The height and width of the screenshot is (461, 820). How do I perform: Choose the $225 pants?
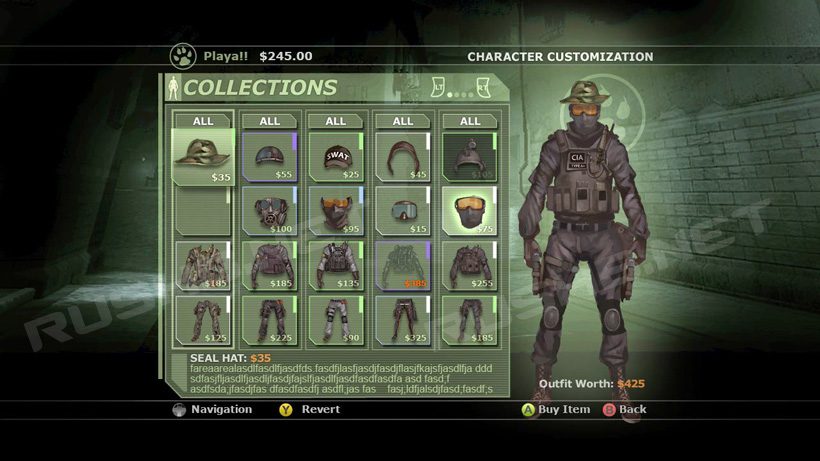(x=269, y=319)
